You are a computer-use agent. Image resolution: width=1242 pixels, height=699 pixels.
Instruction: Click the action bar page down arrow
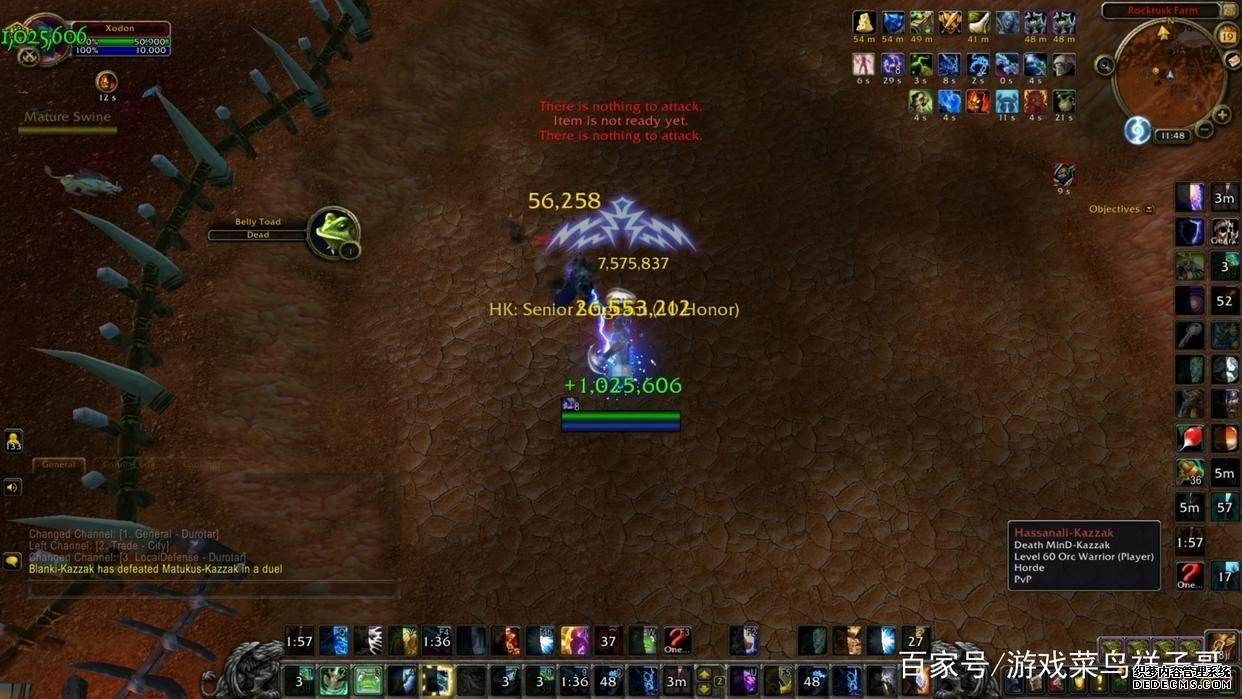tap(704, 688)
